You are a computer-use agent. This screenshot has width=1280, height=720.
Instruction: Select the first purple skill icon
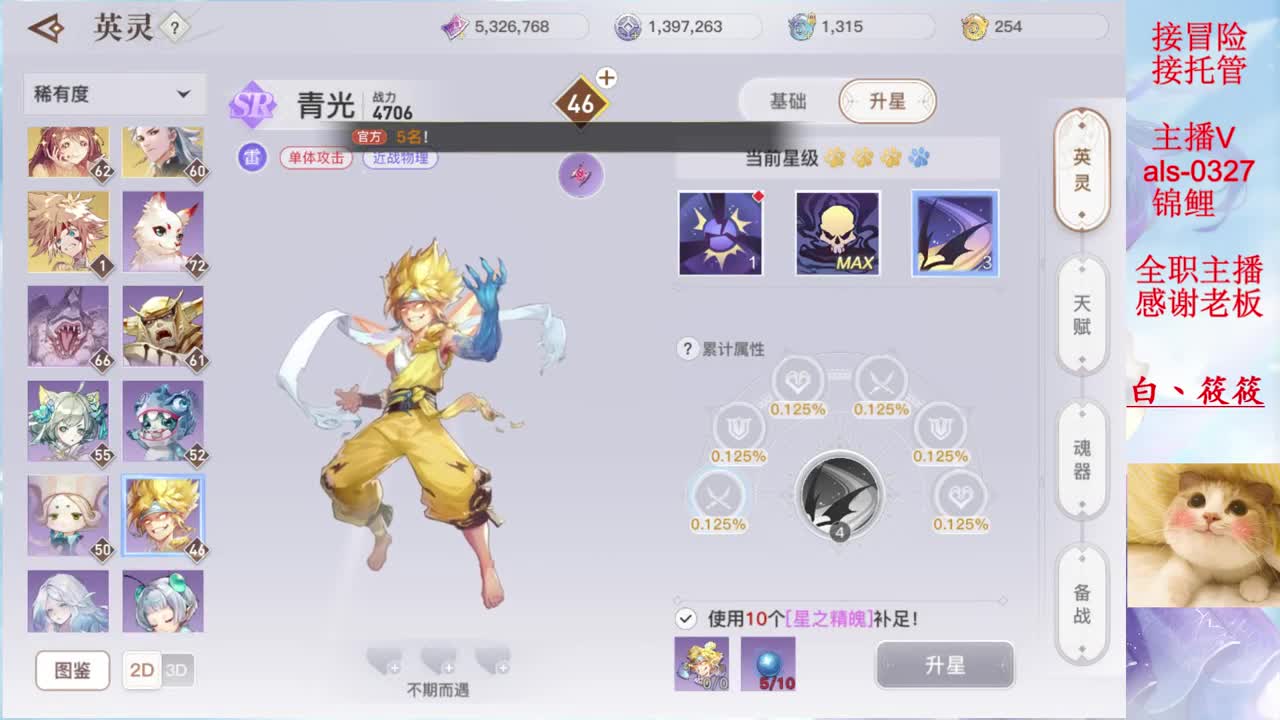click(x=721, y=232)
